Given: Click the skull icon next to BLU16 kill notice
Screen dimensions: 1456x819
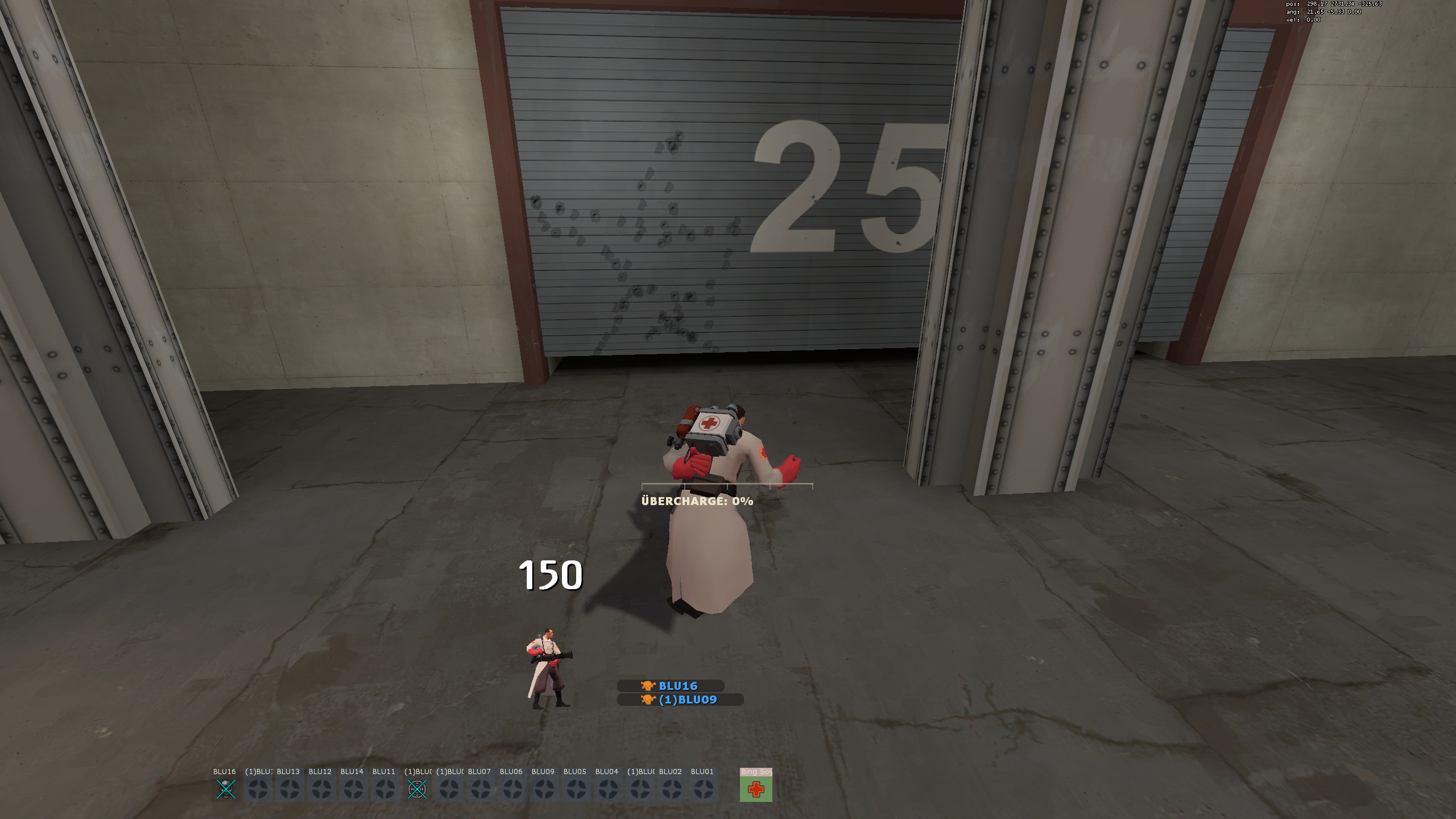Looking at the screenshot, I should pos(648,685).
